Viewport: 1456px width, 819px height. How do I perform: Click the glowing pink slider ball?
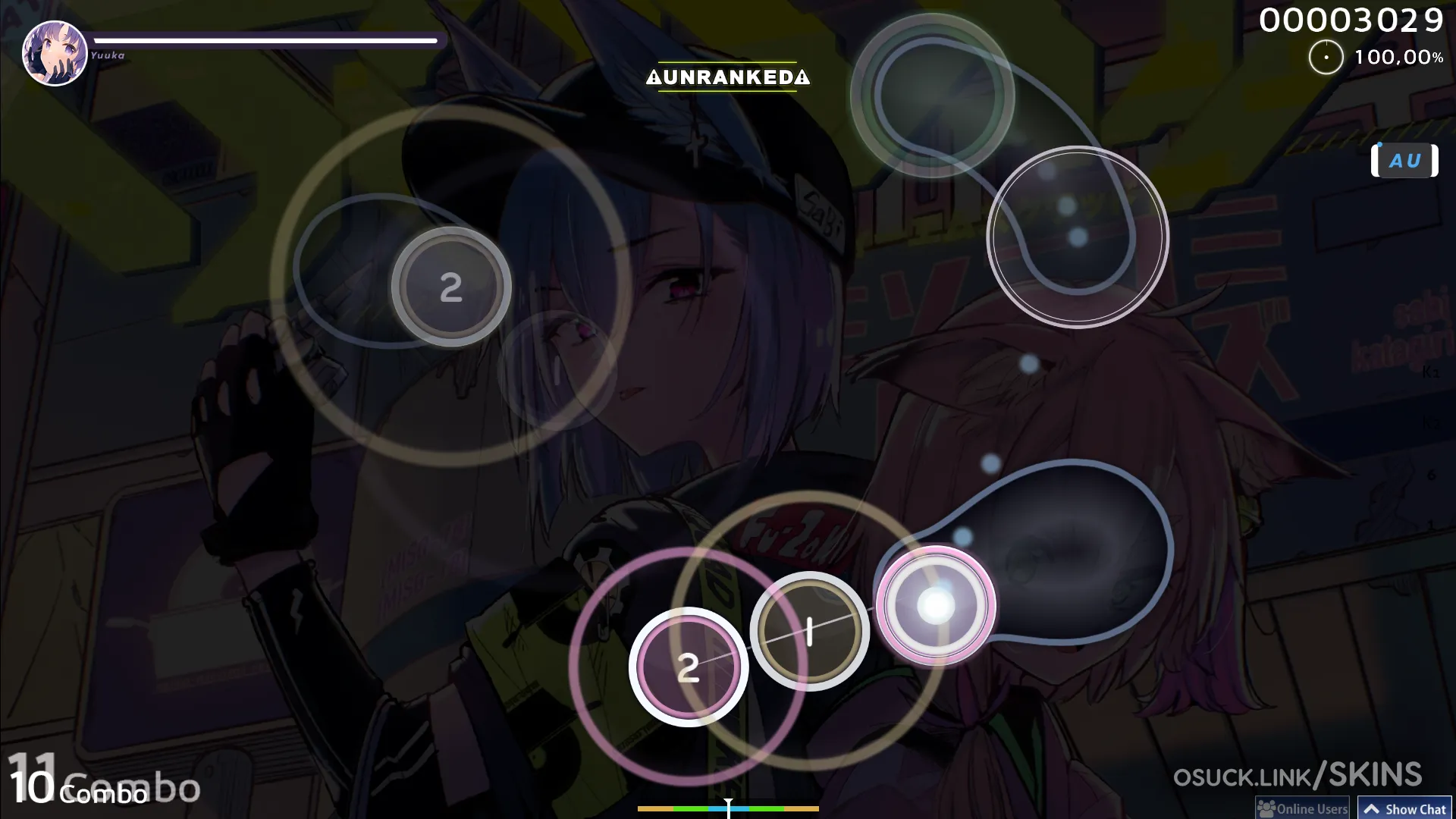(936, 606)
